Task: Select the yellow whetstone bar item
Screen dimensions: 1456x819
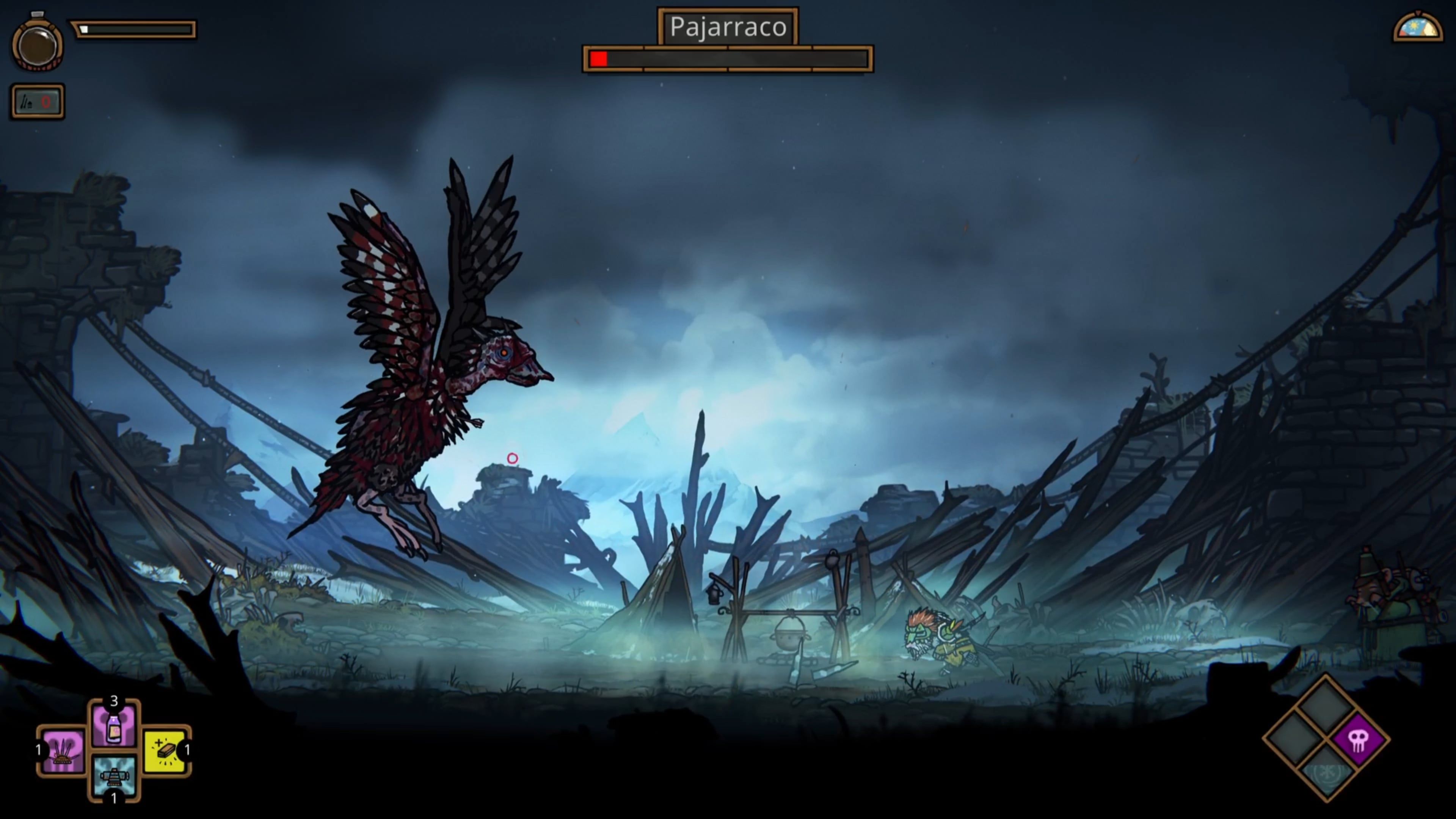Action: coord(165,751)
